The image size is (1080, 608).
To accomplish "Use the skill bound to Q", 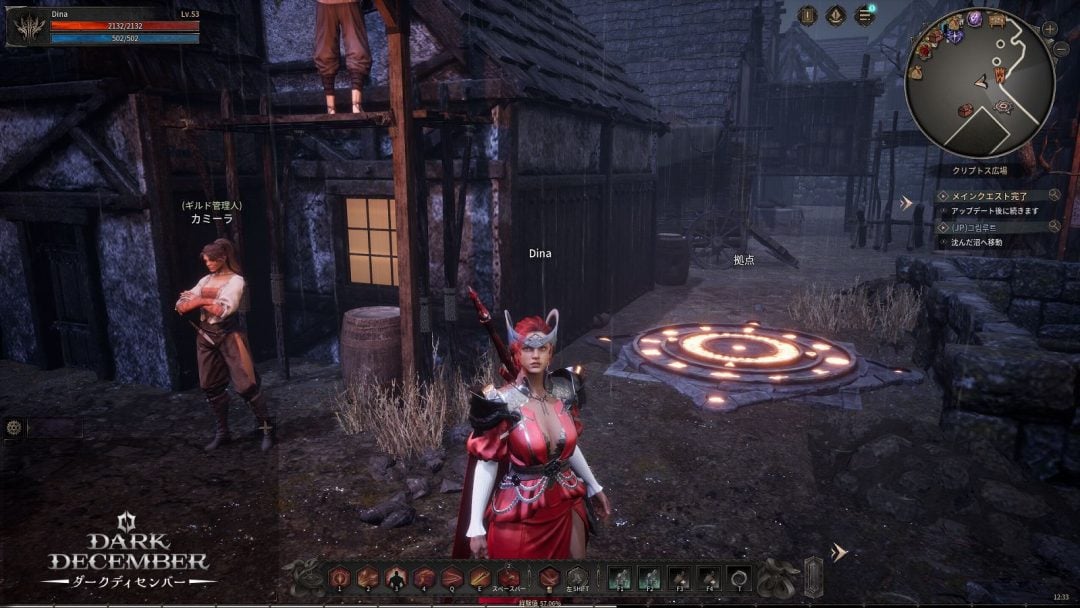I will [x=453, y=577].
